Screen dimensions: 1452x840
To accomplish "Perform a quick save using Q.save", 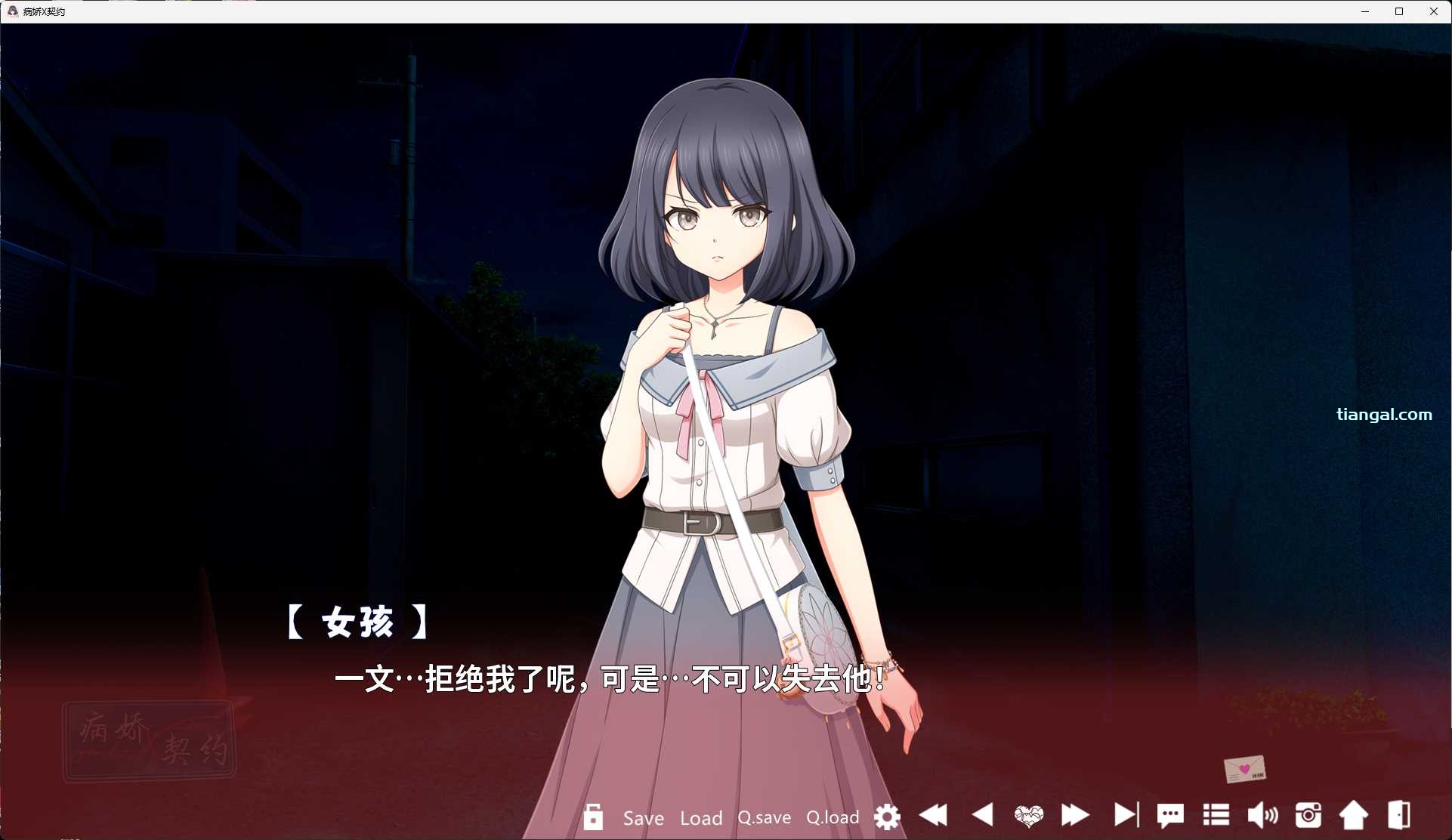I will point(764,818).
